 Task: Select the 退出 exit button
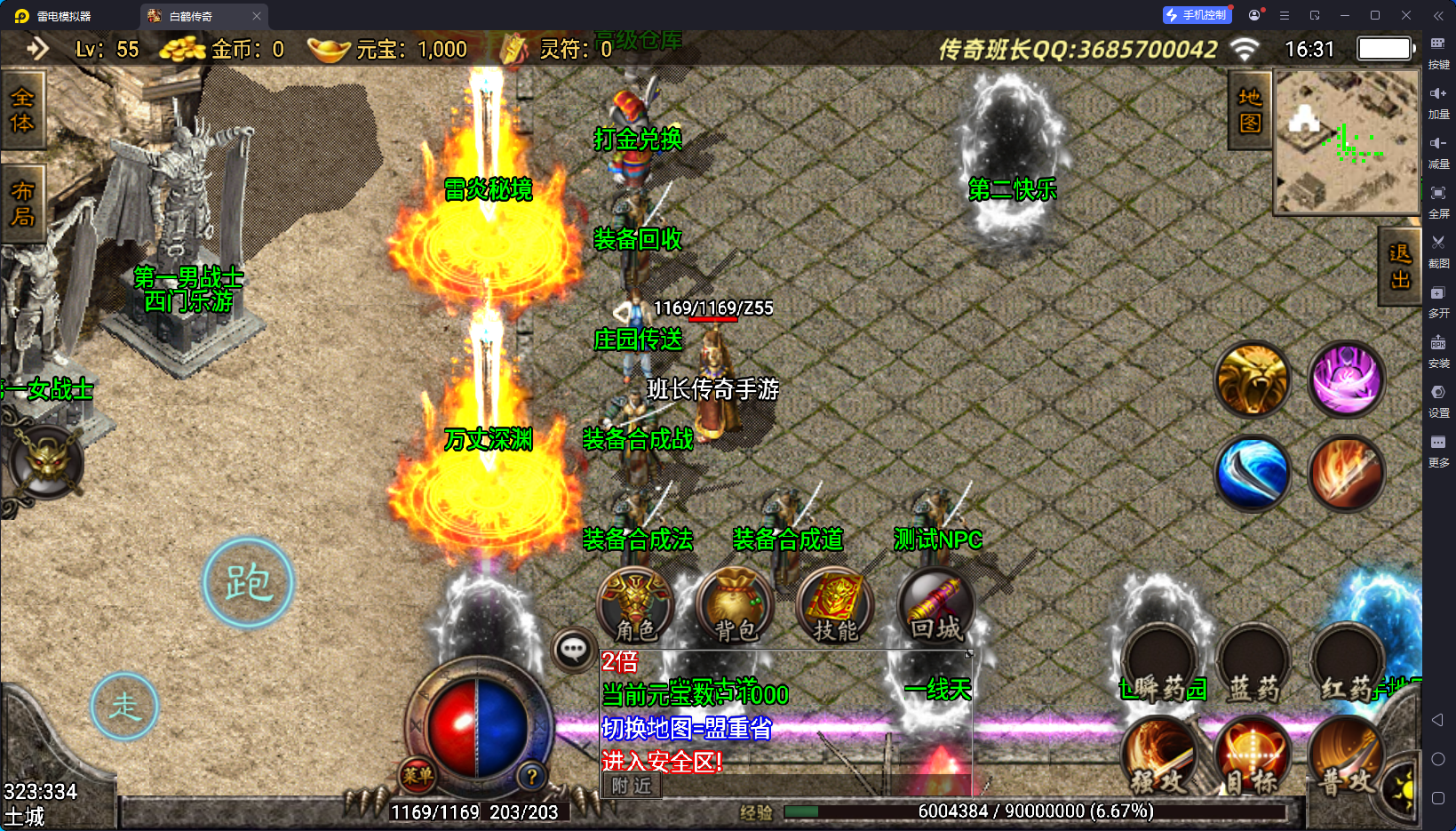click(x=1400, y=267)
